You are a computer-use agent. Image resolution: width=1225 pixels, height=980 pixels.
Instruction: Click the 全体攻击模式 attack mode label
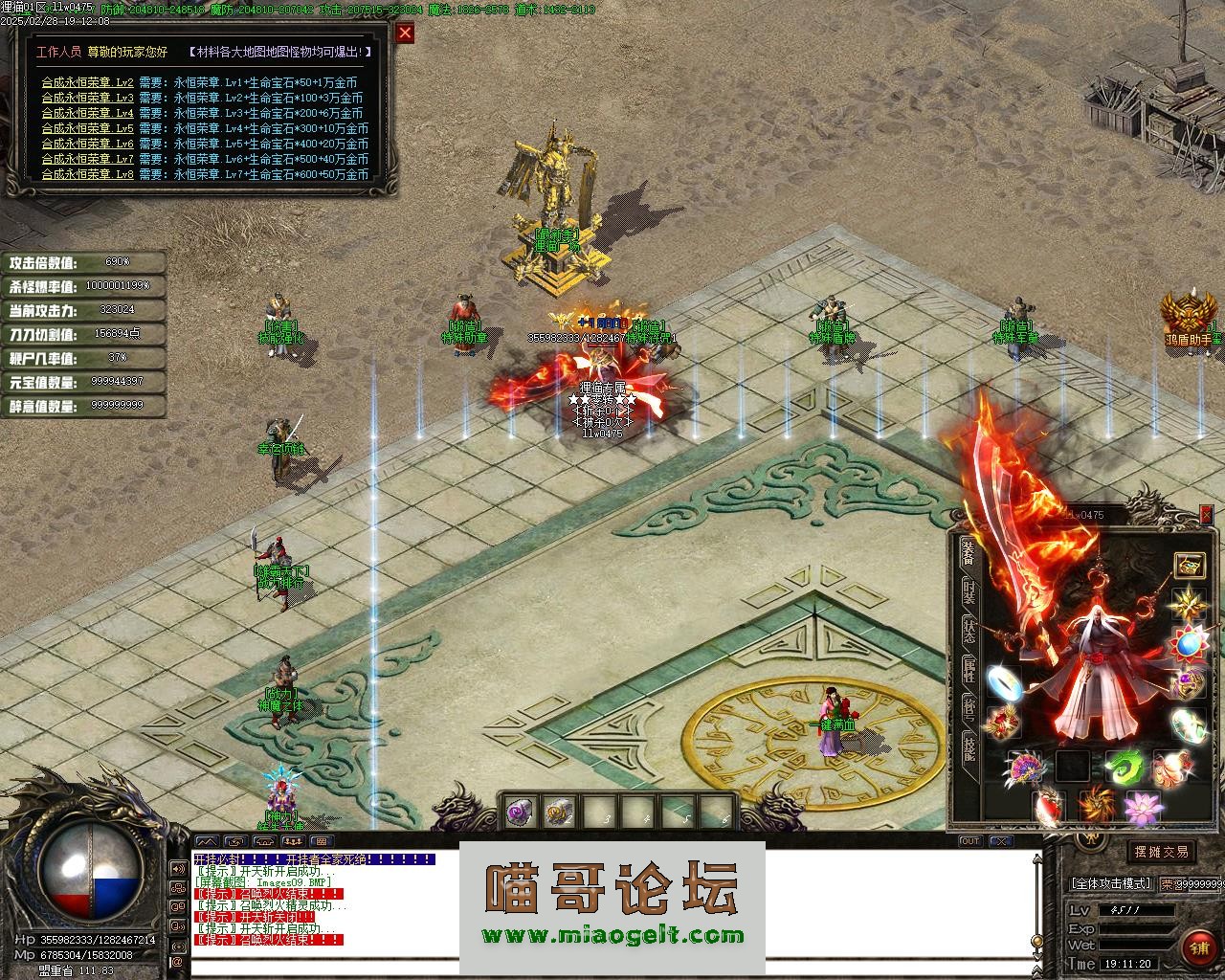pos(1111,883)
